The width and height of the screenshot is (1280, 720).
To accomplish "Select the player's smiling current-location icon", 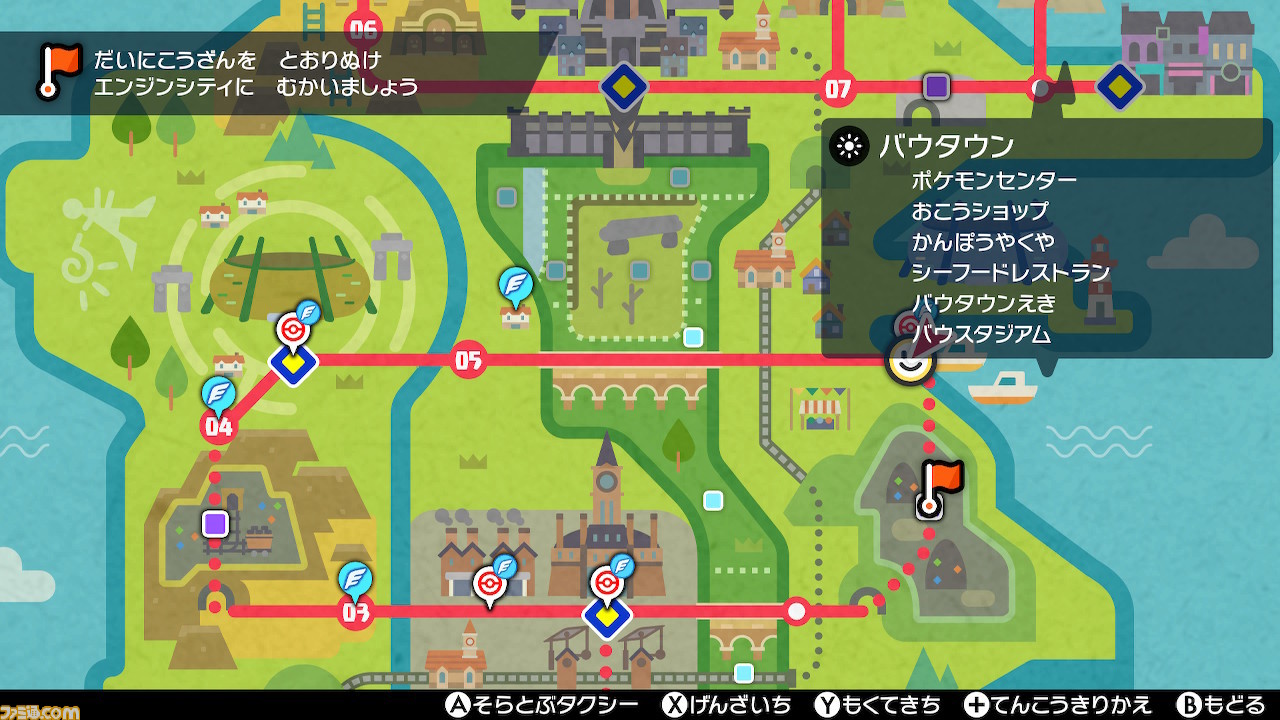I will coord(909,360).
